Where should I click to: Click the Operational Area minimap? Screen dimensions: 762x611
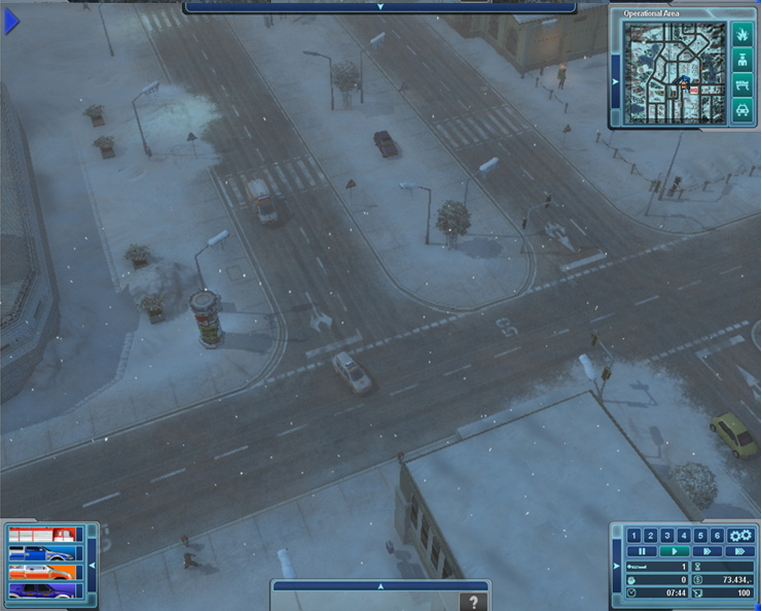pyautogui.click(x=674, y=72)
